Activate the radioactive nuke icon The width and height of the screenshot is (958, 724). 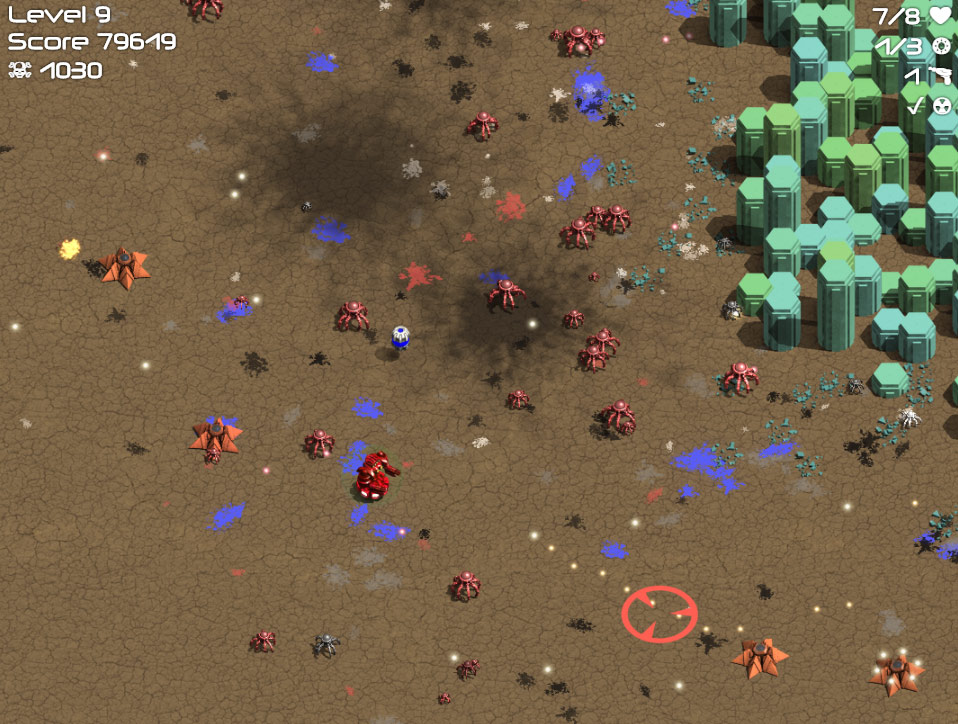(941, 105)
